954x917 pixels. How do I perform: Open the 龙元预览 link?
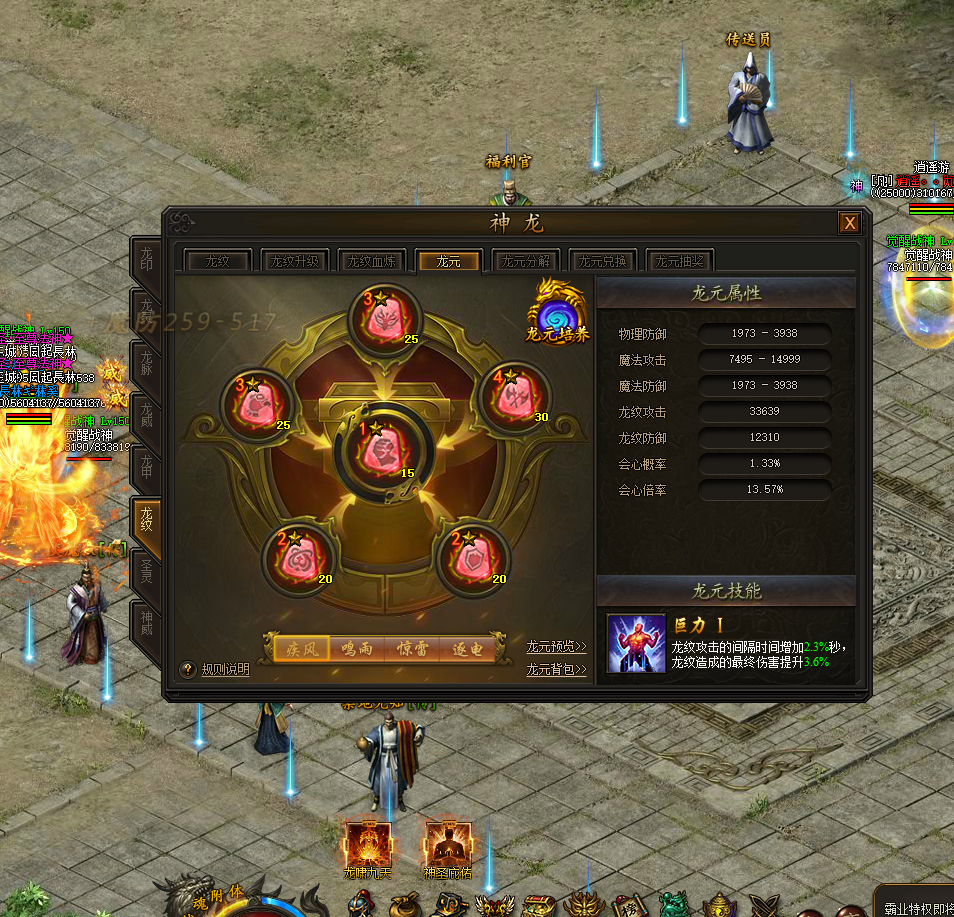[556, 647]
